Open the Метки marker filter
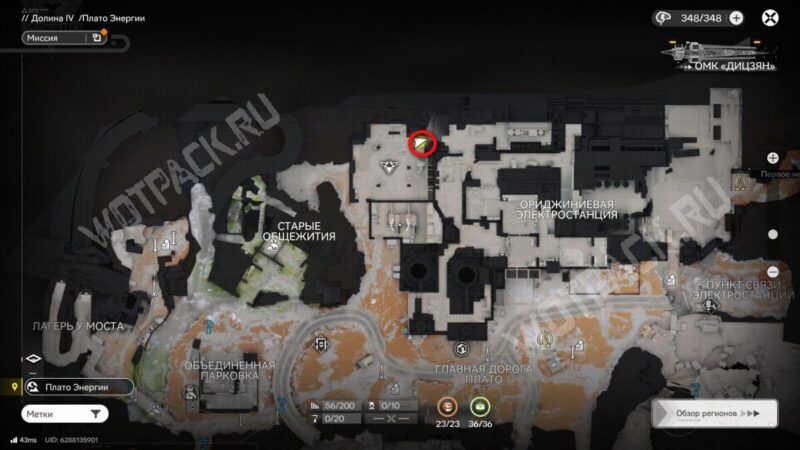Screen dimensions: 800x450 coord(65,413)
